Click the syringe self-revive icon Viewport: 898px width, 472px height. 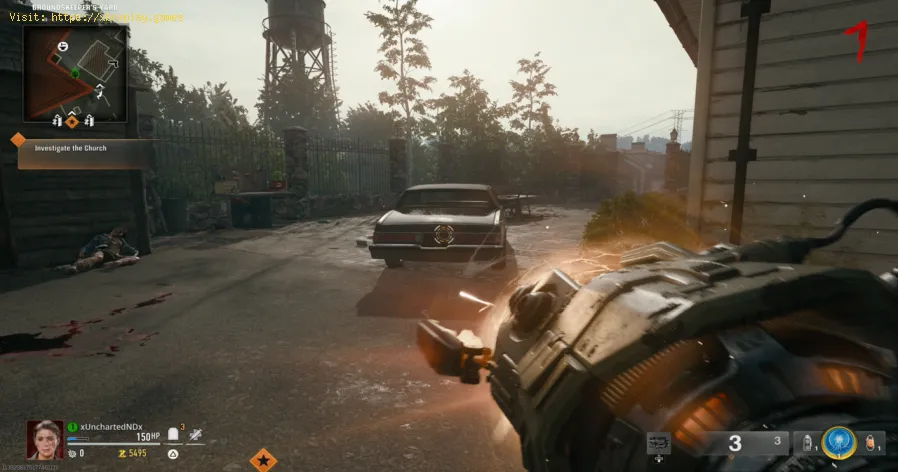pos(193,433)
